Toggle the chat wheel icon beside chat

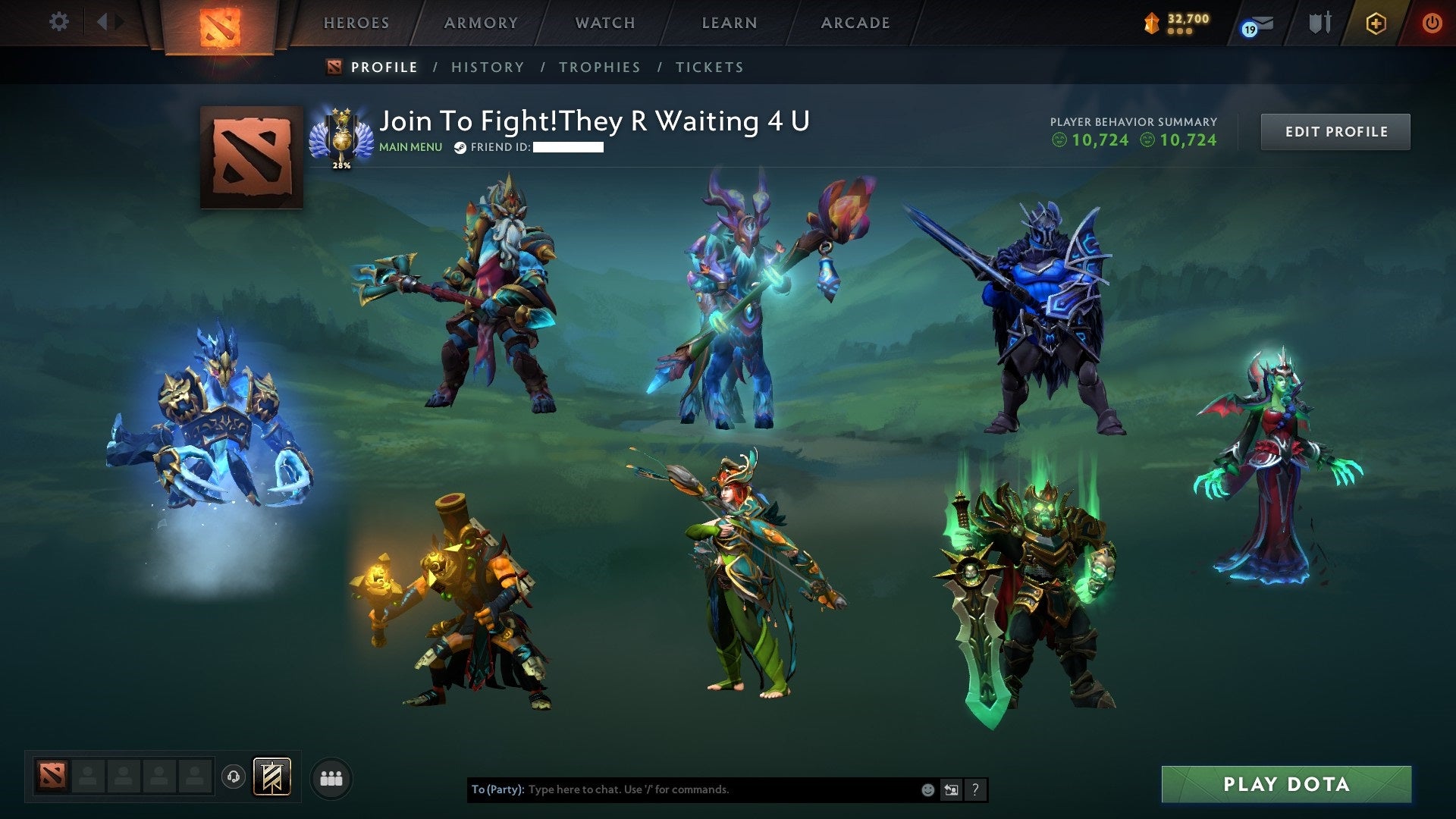click(x=951, y=789)
